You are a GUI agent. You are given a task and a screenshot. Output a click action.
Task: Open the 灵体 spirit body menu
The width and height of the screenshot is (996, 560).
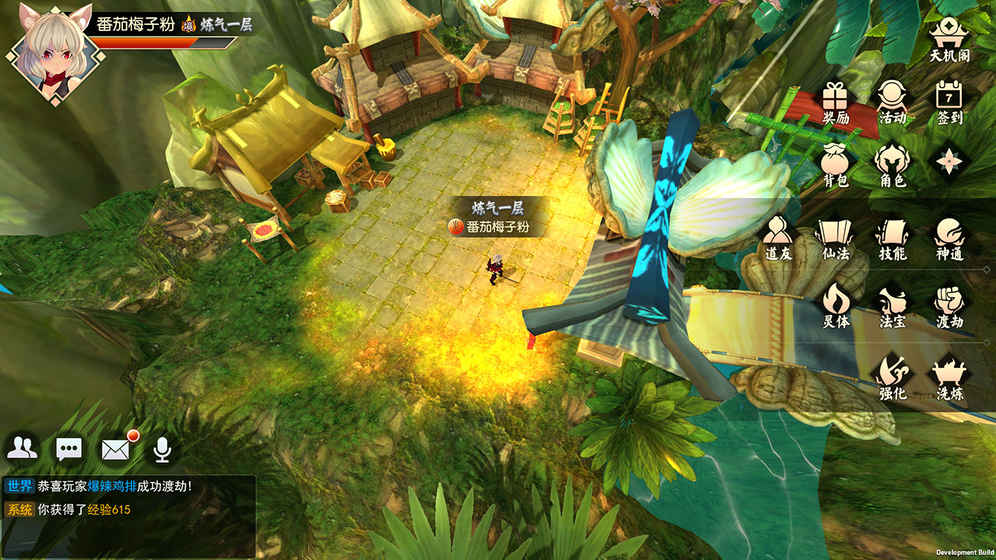[835, 305]
